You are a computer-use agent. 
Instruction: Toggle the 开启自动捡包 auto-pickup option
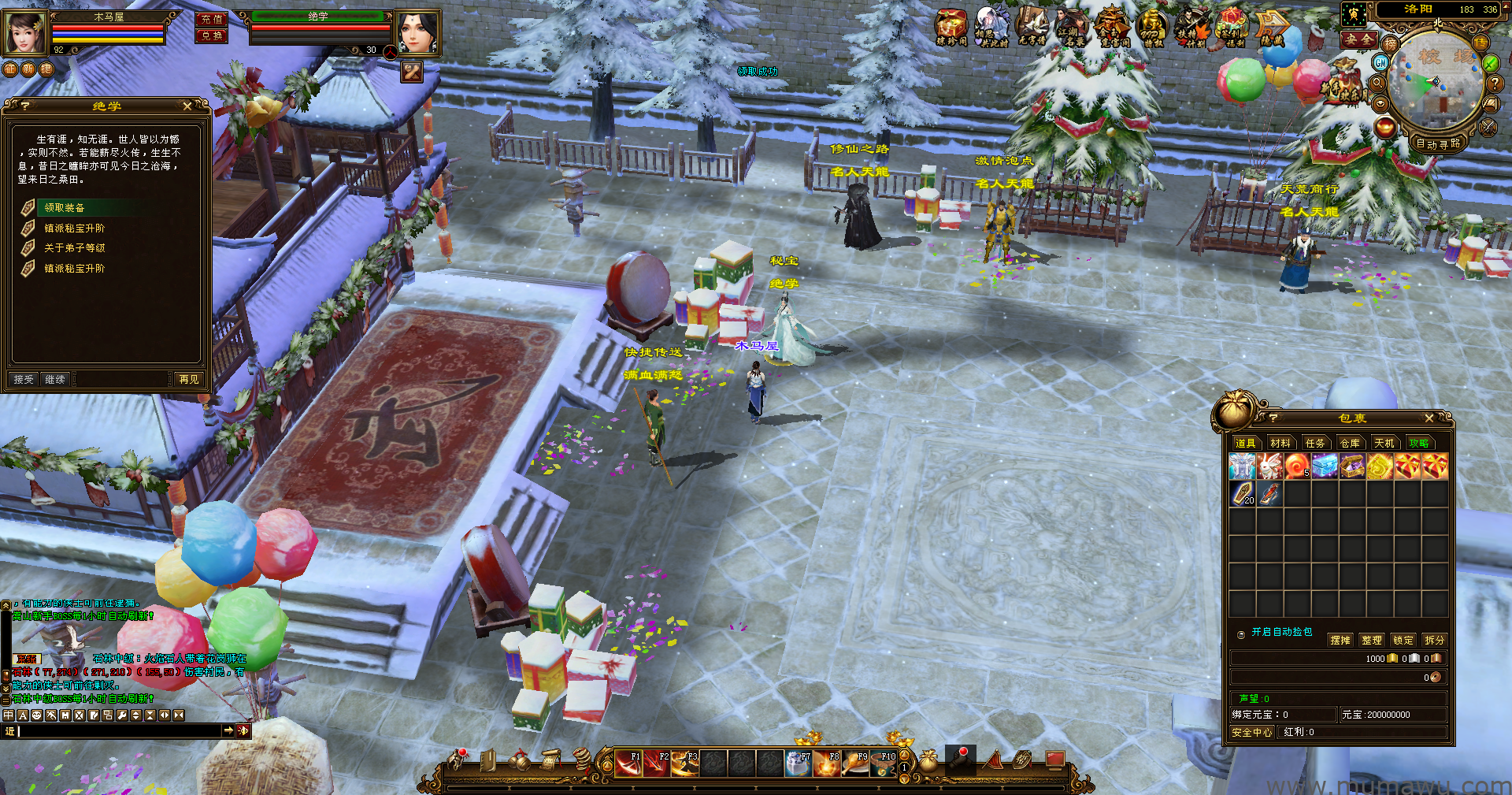(x=1241, y=633)
